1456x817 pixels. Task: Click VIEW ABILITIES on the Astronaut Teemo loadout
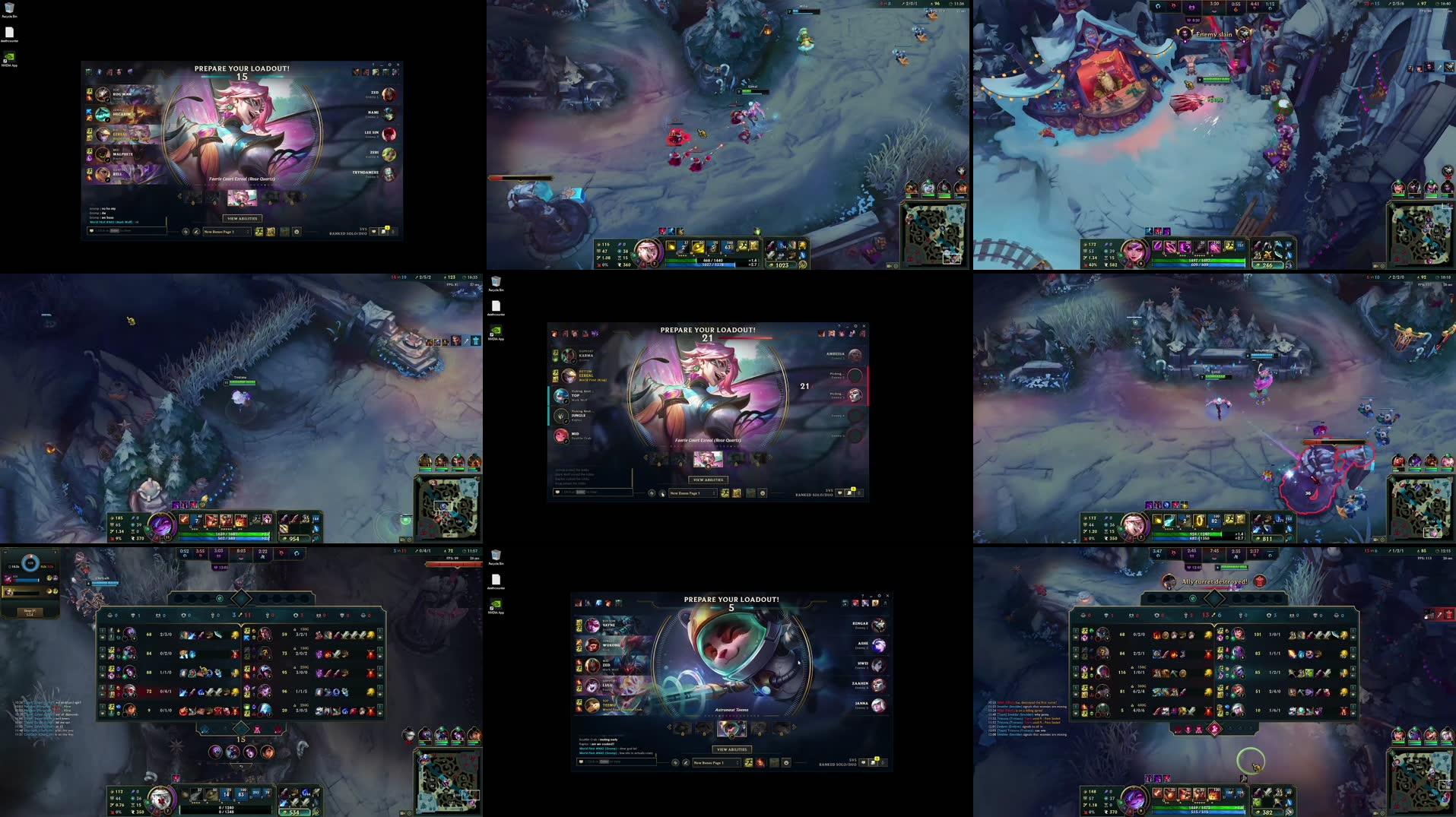731,749
